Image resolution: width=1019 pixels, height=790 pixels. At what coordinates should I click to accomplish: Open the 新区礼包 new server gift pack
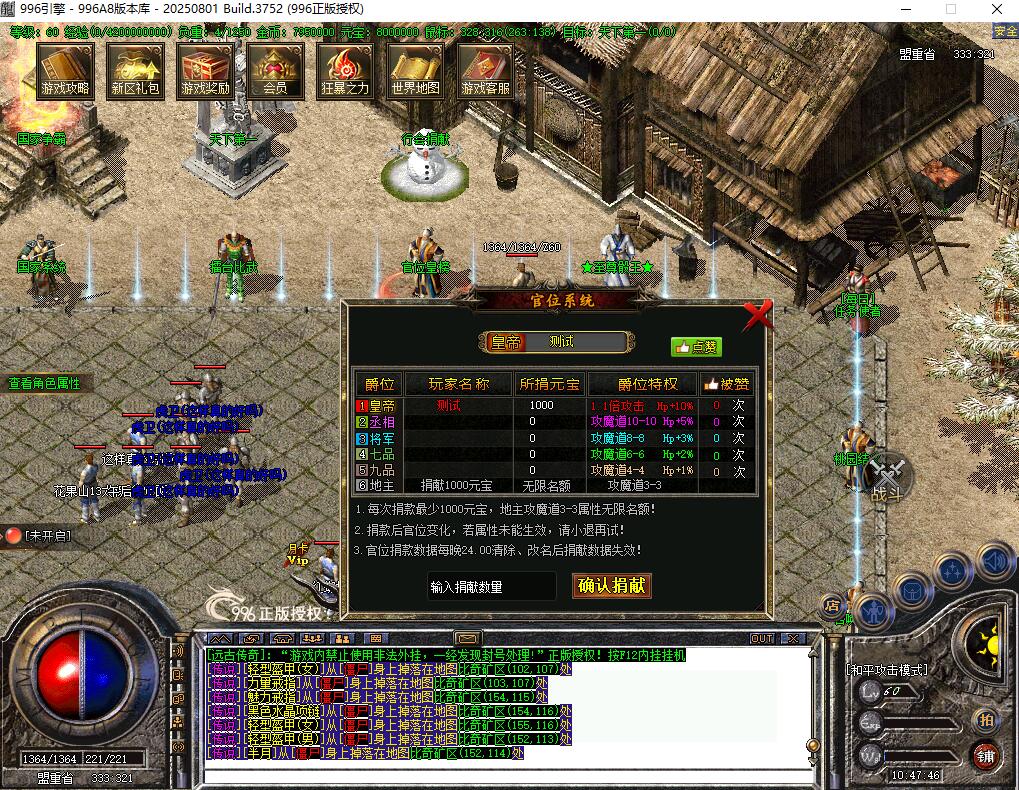tap(135, 72)
